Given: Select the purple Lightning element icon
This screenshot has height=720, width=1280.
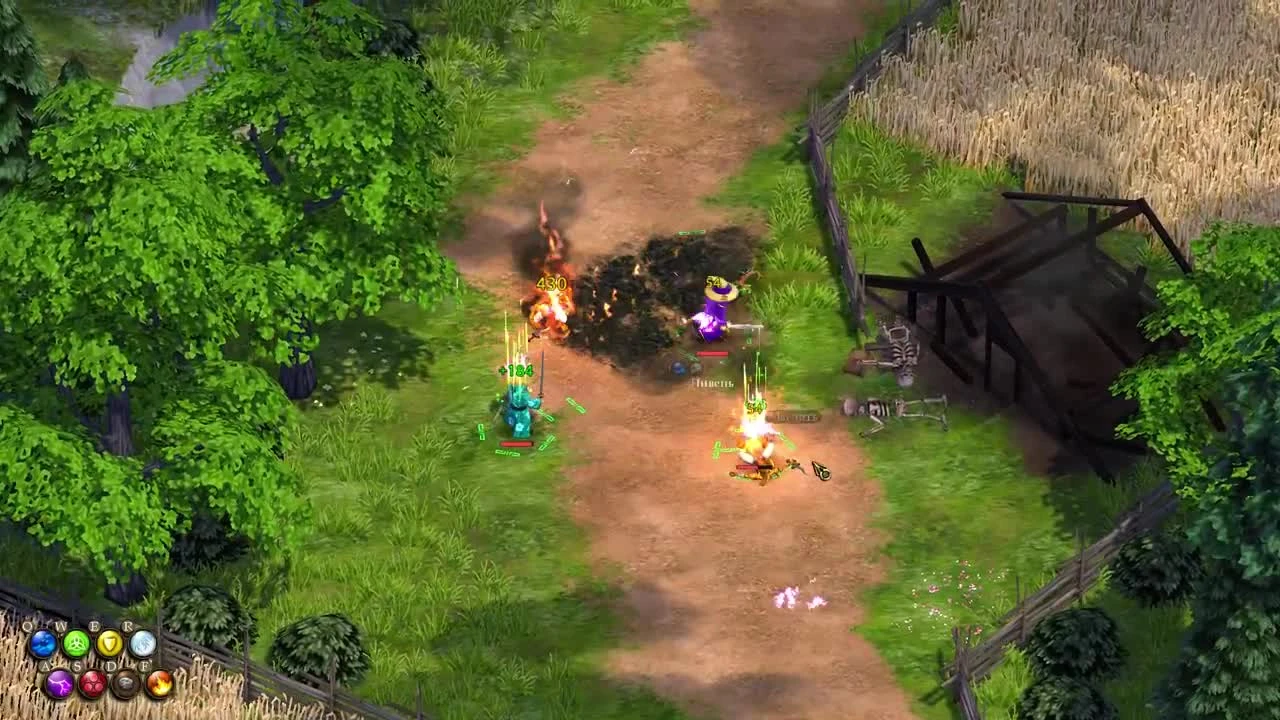Looking at the screenshot, I should 61,684.
